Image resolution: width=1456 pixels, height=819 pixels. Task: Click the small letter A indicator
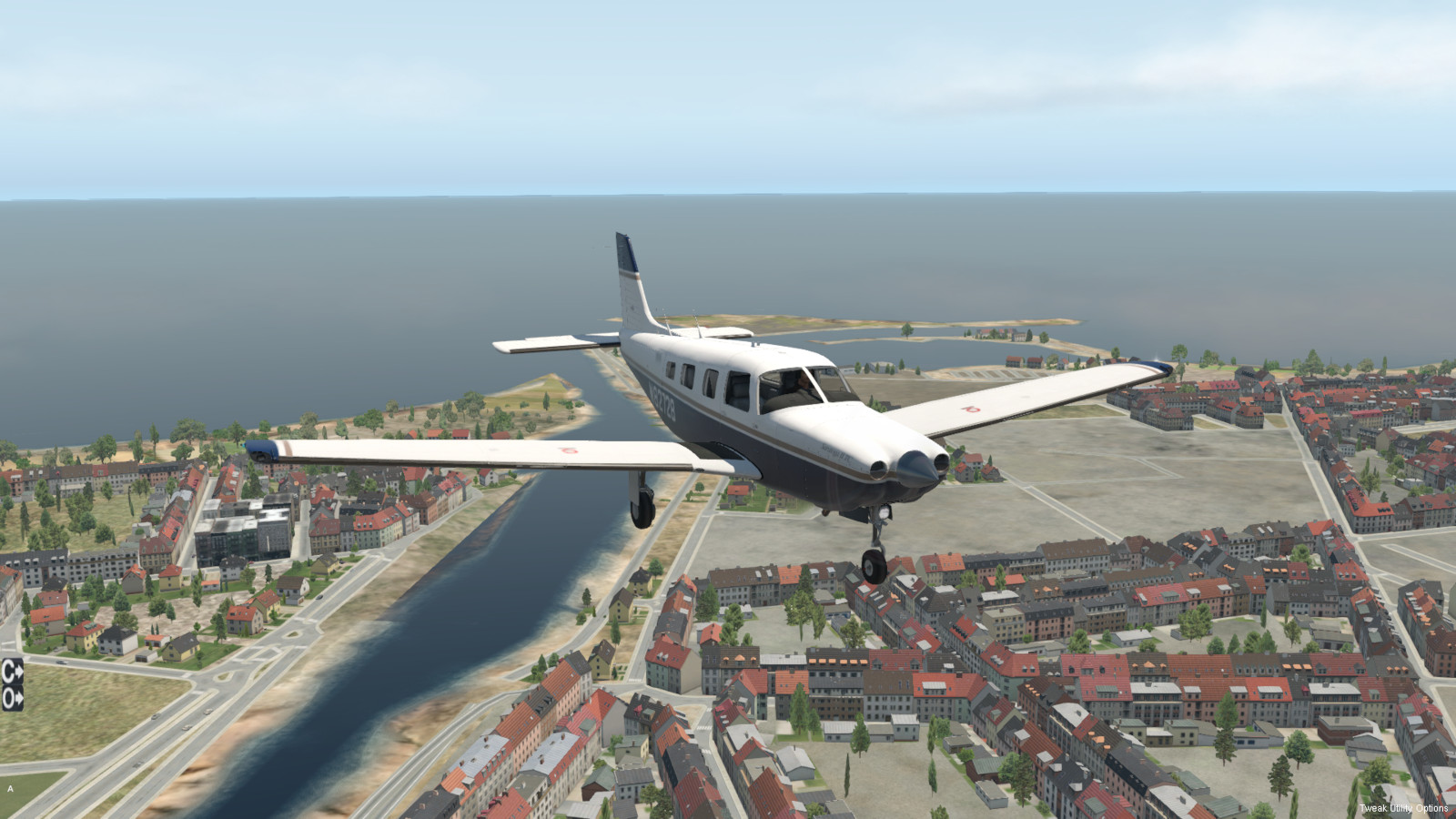tap(11, 789)
